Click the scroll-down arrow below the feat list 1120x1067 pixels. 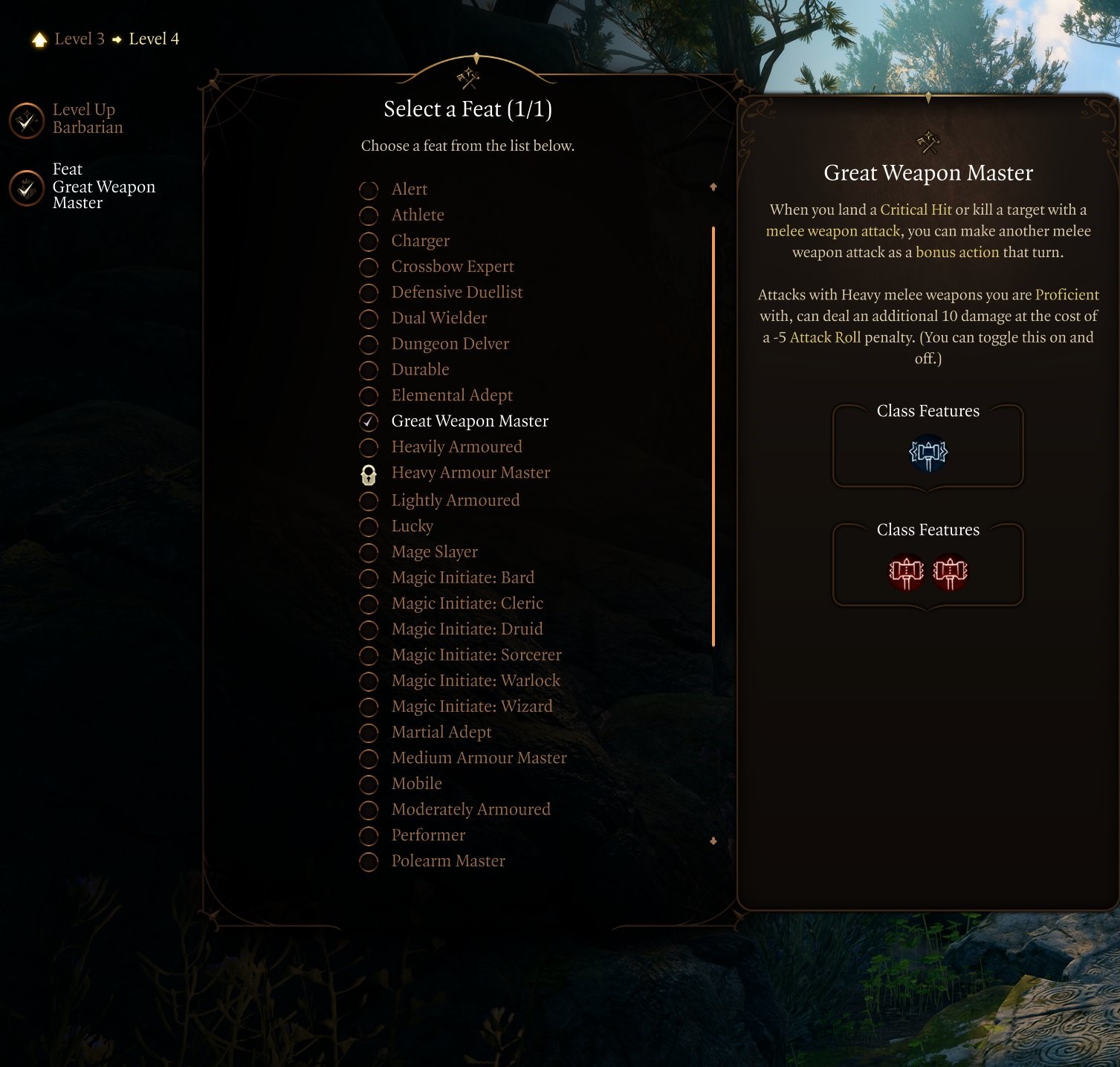click(713, 840)
